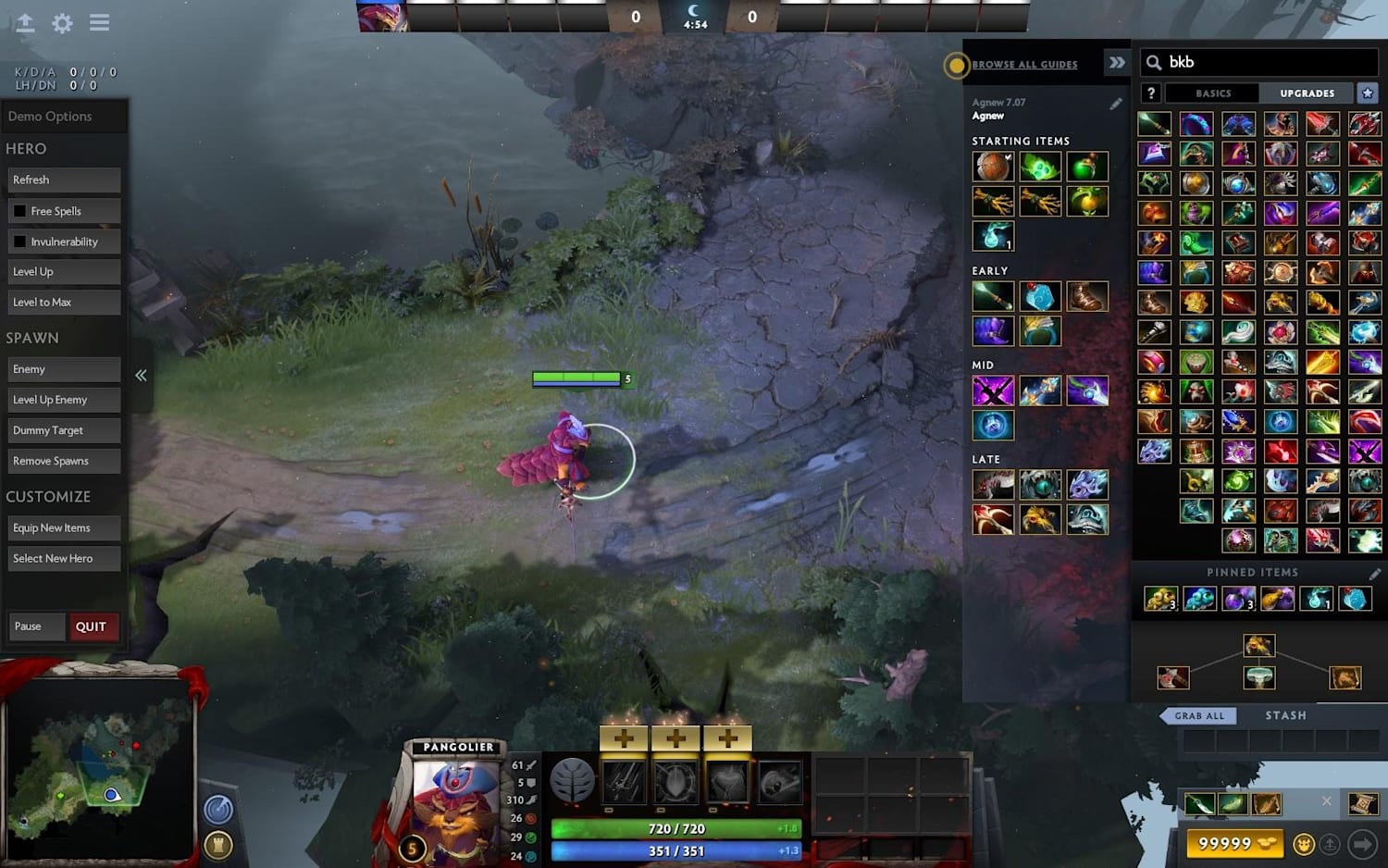Screen dimensions: 1388x868
Task: Edit the Agnew guide using the pencil icon
Action: click(x=1116, y=104)
